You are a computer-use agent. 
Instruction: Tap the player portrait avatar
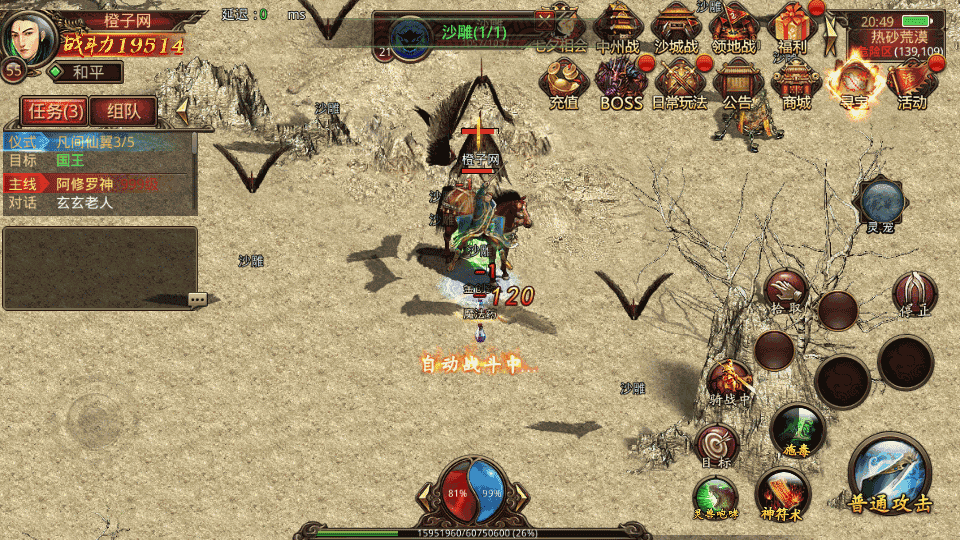click(x=32, y=36)
